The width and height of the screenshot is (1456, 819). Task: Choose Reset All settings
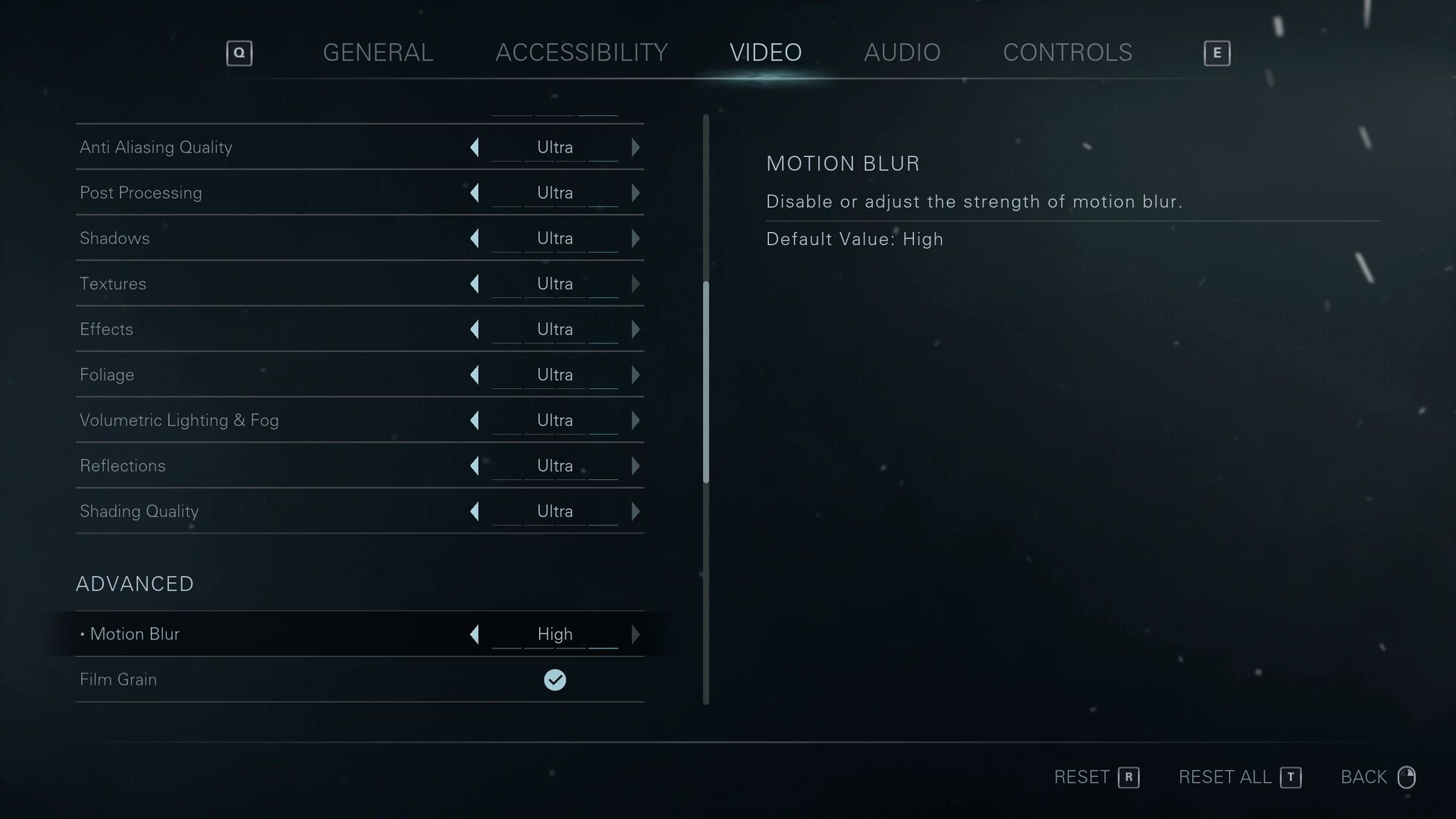pyautogui.click(x=1239, y=777)
